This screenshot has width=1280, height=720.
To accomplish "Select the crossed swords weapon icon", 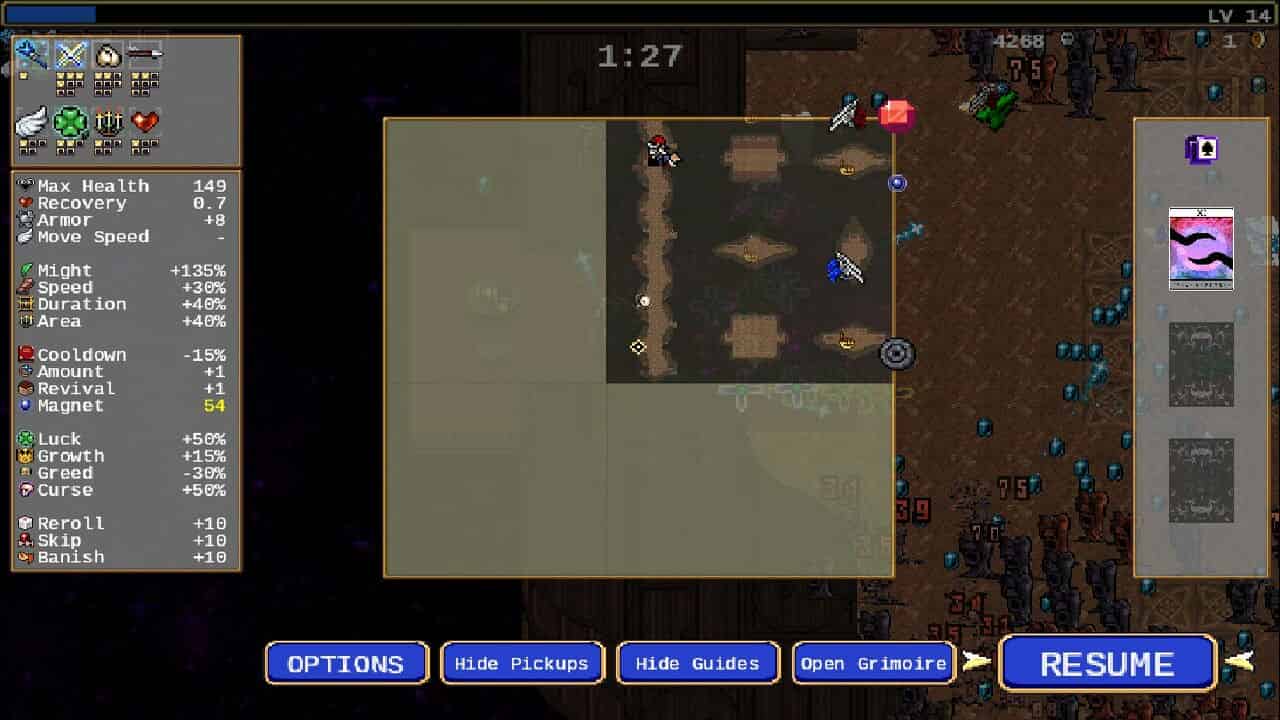I will tap(70, 54).
